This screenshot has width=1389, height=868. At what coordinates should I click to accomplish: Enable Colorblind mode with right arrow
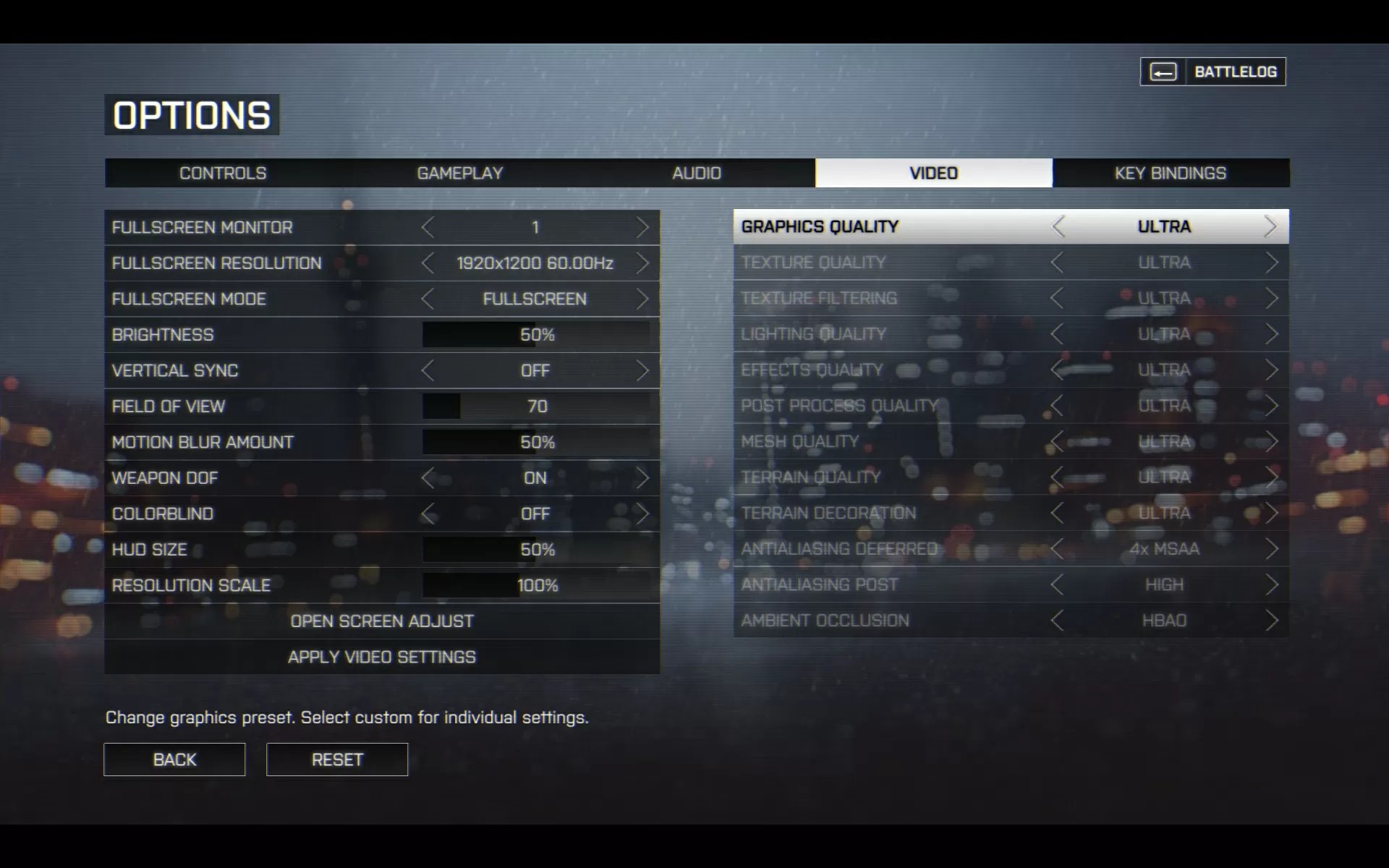pos(642,514)
